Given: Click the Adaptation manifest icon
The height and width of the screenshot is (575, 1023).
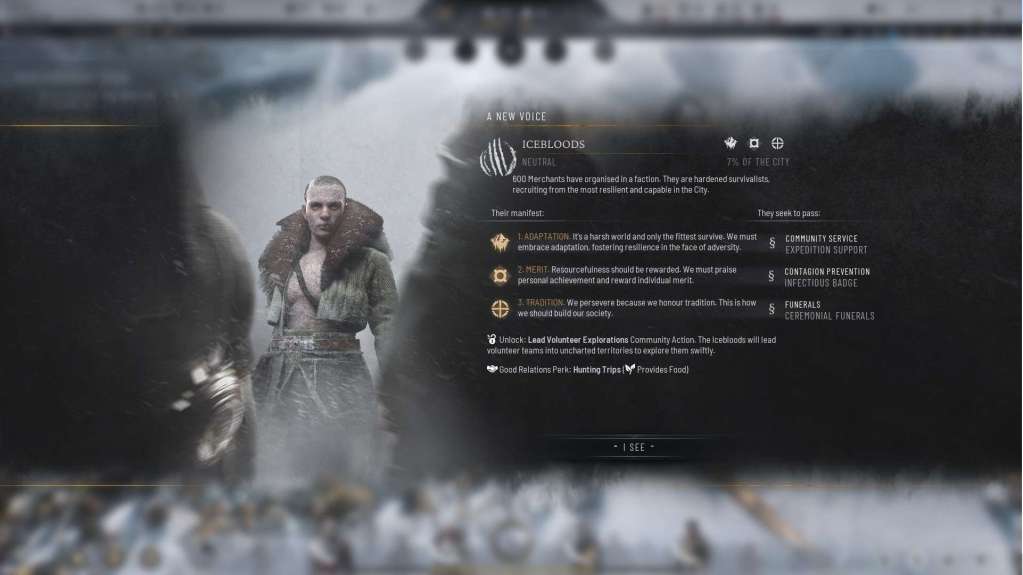Looking at the screenshot, I should pyautogui.click(x=499, y=243).
